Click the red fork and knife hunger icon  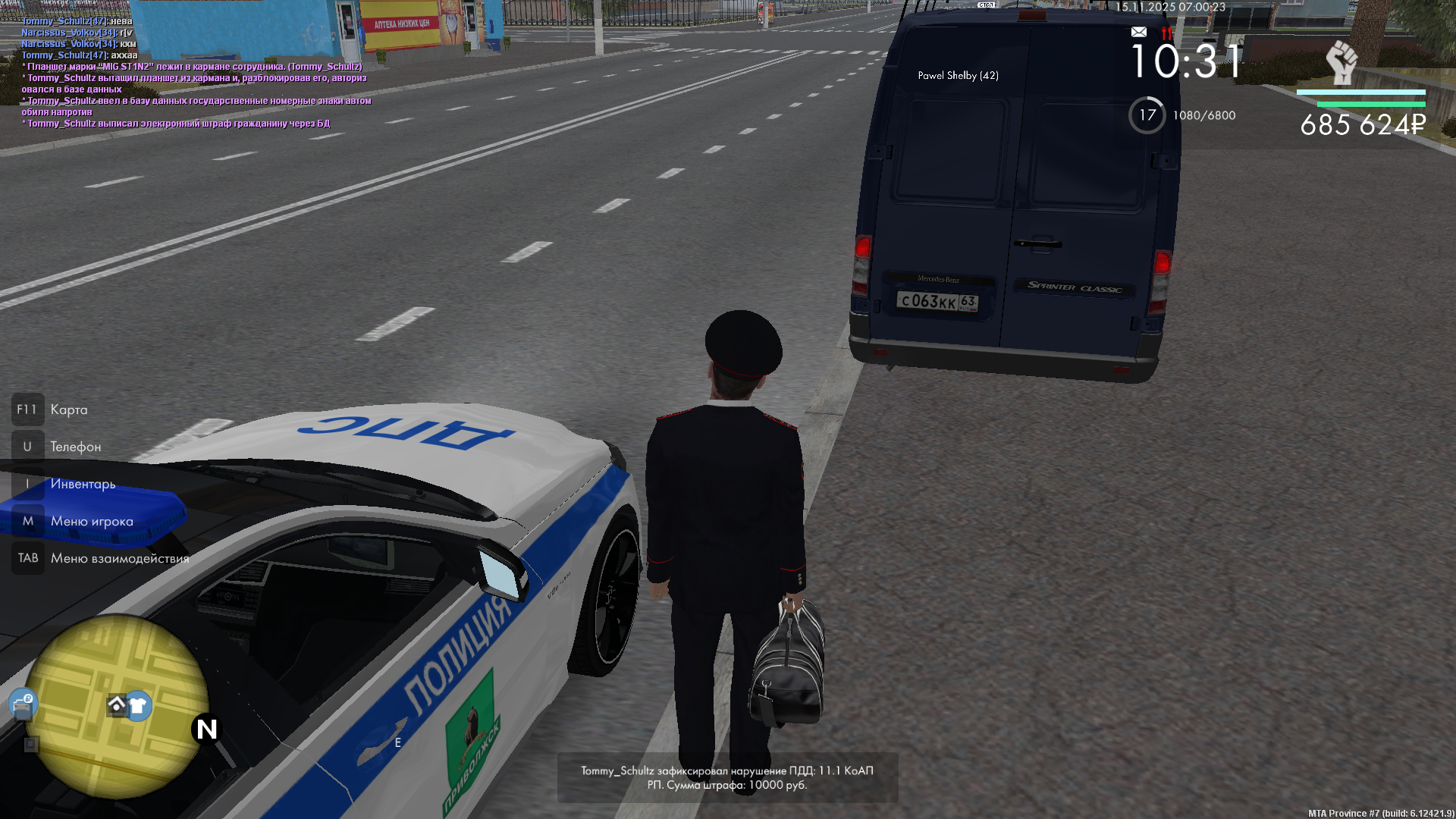[x=1166, y=33]
